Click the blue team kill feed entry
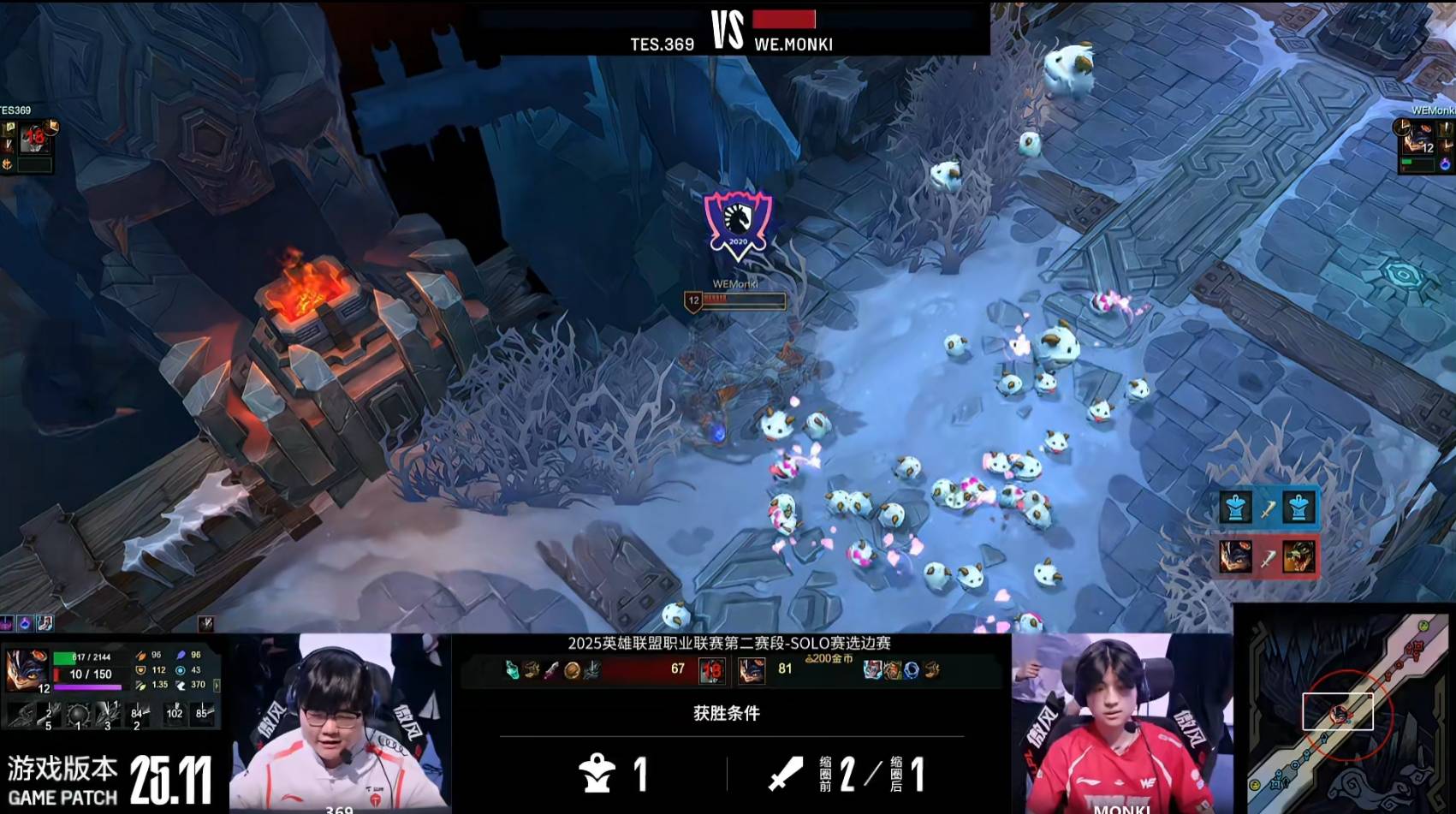The image size is (1456, 814). [x=1268, y=508]
